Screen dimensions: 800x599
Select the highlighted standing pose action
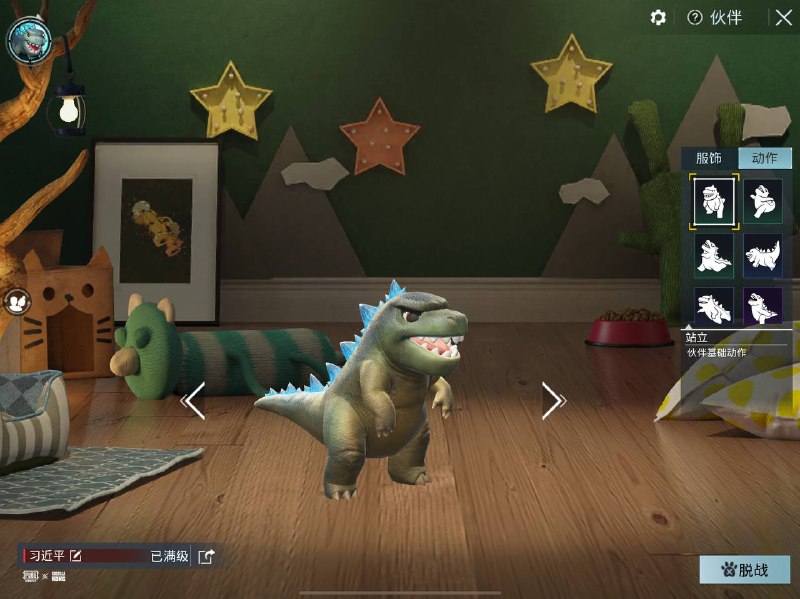coord(714,199)
